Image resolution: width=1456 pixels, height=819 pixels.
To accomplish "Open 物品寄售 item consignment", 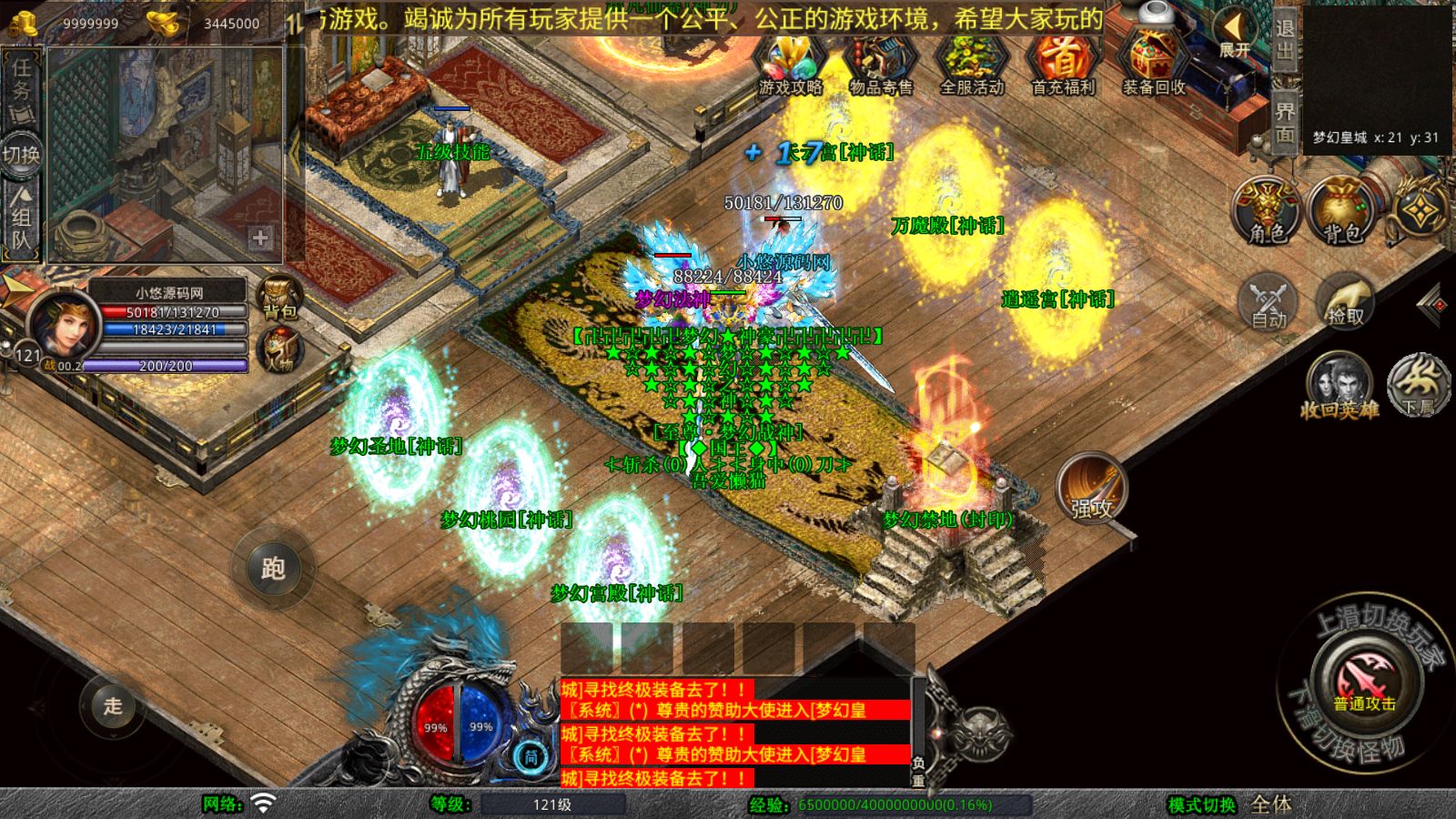I will tap(880, 64).
